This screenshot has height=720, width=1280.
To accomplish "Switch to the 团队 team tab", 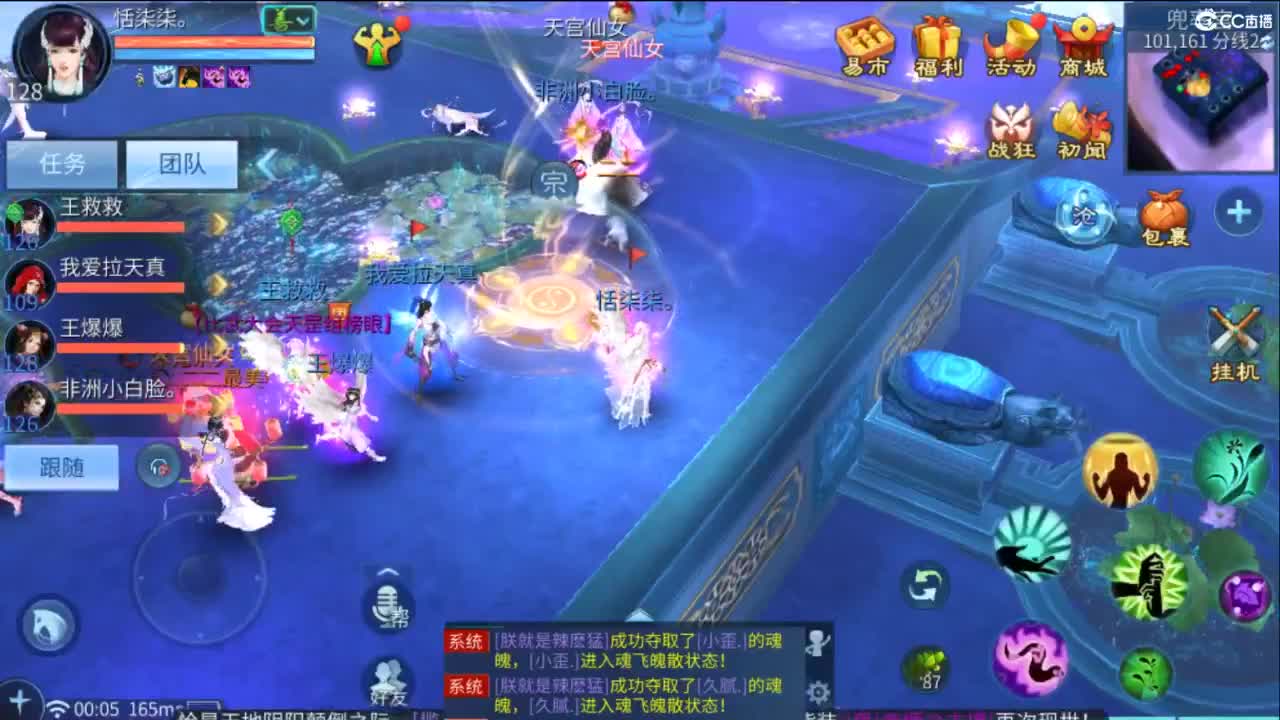I will pyautogui.click(x=183, y=164).
